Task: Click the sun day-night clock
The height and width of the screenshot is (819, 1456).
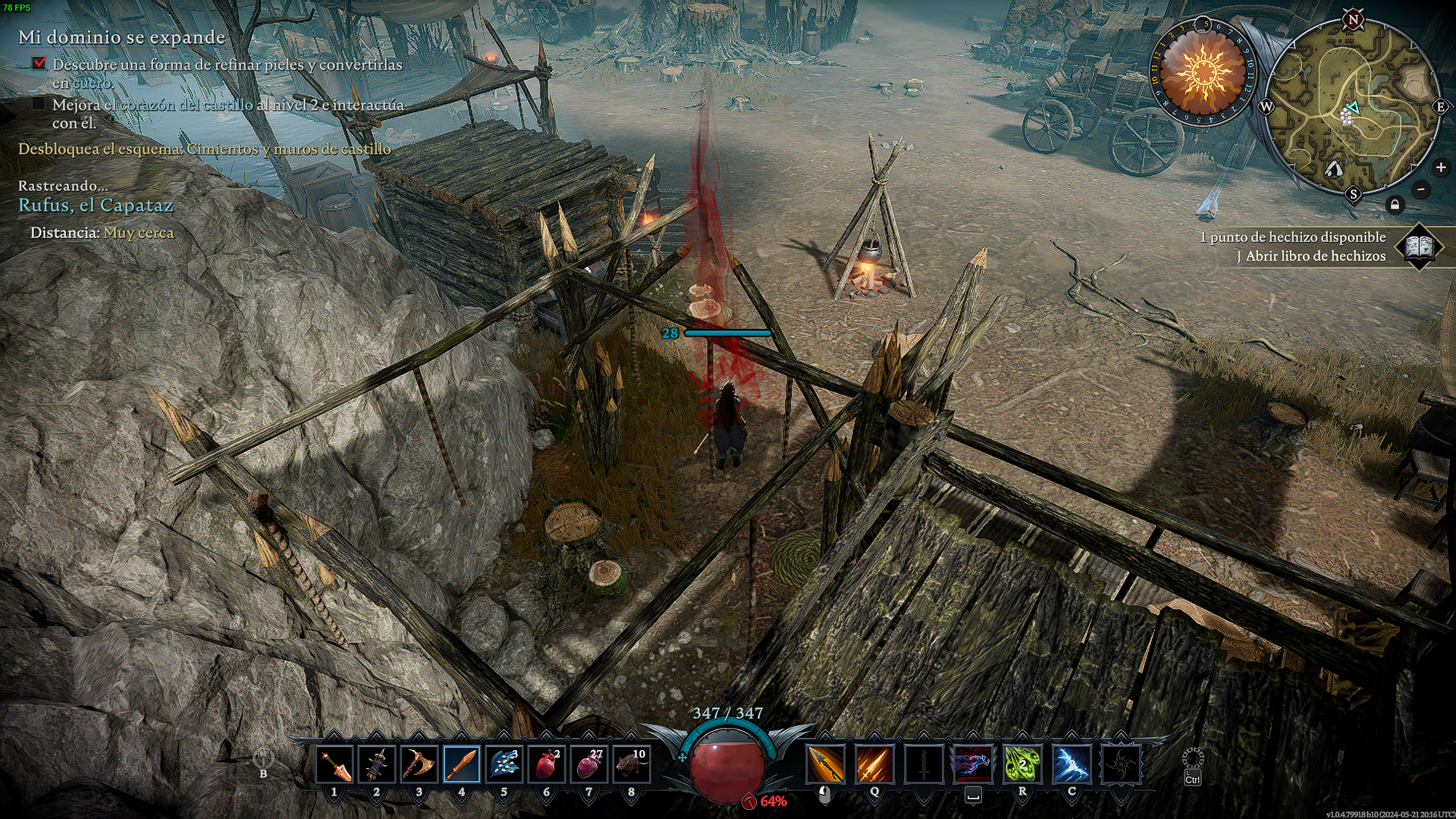Action: coord(1203,73)
